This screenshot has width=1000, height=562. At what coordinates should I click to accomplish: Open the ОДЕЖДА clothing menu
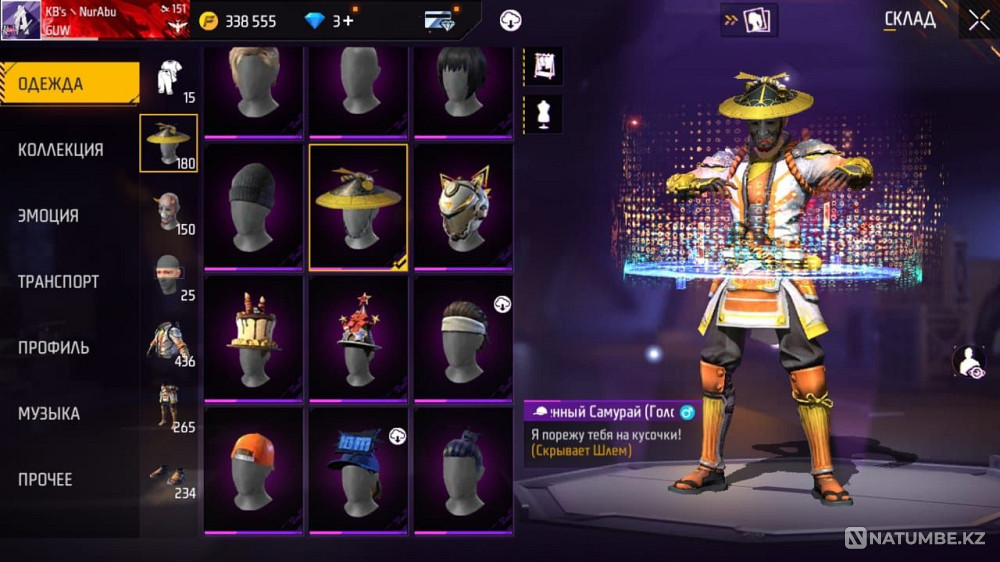pos(68,84)
